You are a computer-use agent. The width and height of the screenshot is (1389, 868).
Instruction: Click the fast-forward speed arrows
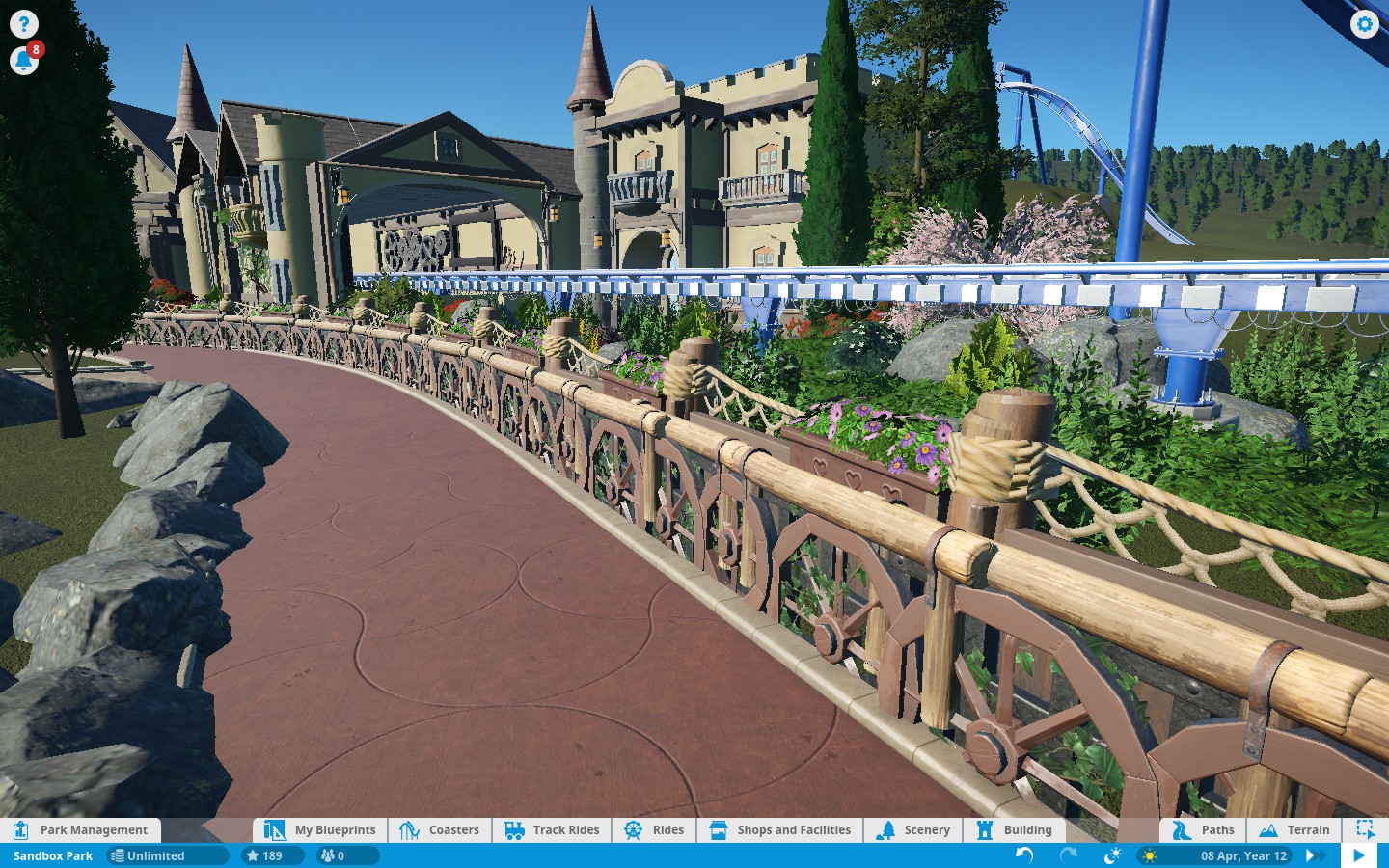point(1314,855)
